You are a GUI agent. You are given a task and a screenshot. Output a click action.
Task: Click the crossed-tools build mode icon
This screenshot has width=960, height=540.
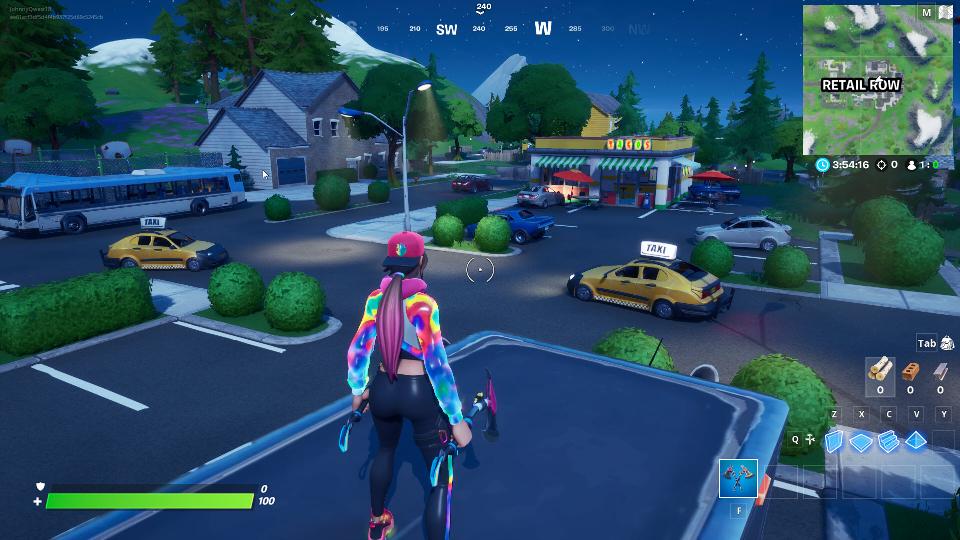(x=809, y=439)
